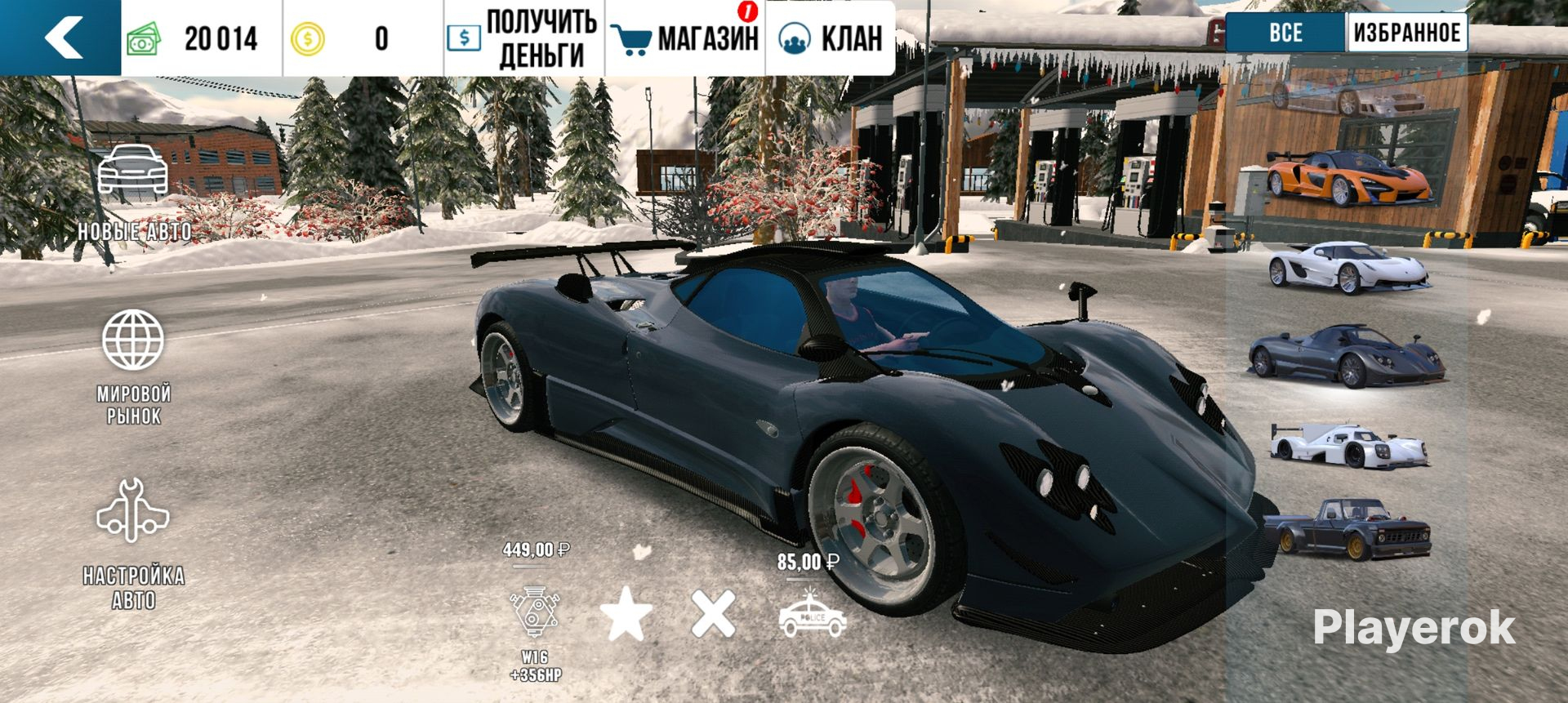
Task: Select the white Le Mans racecar thumbnail
Action: click(x=1347, y=446)
